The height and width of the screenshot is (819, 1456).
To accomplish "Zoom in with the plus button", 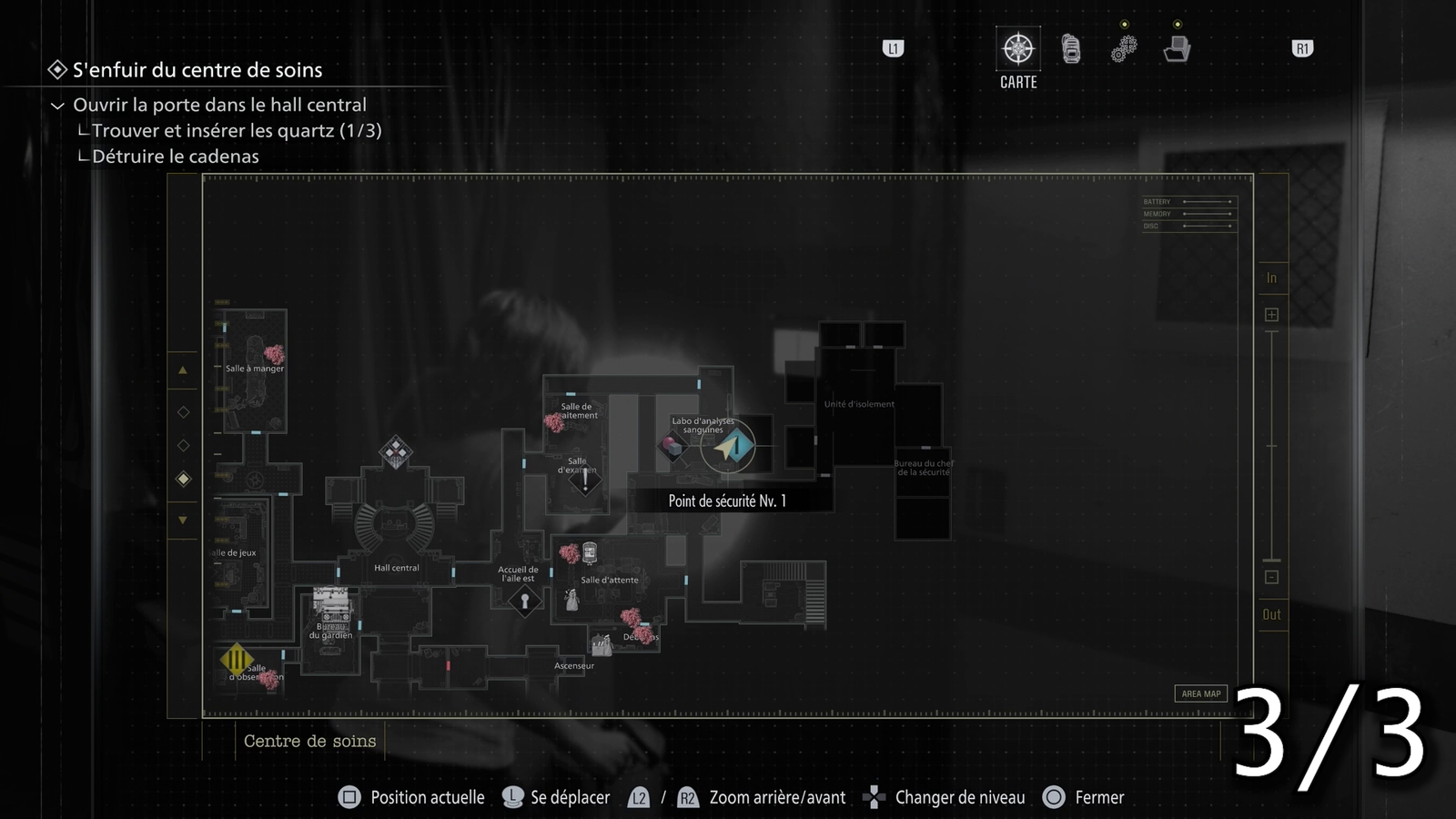I will click(x=1271, y=315).
